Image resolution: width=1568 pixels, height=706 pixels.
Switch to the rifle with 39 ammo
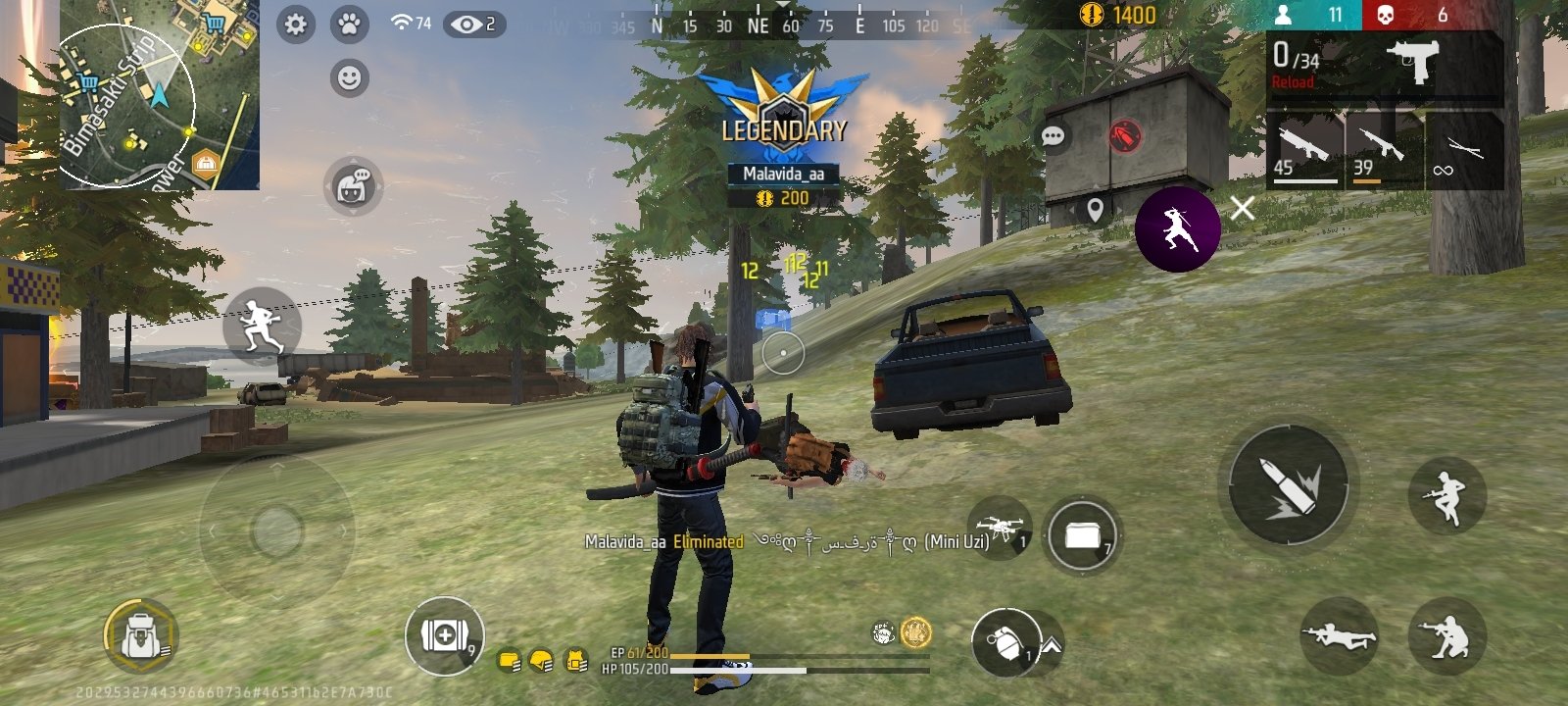(1383, 150)
